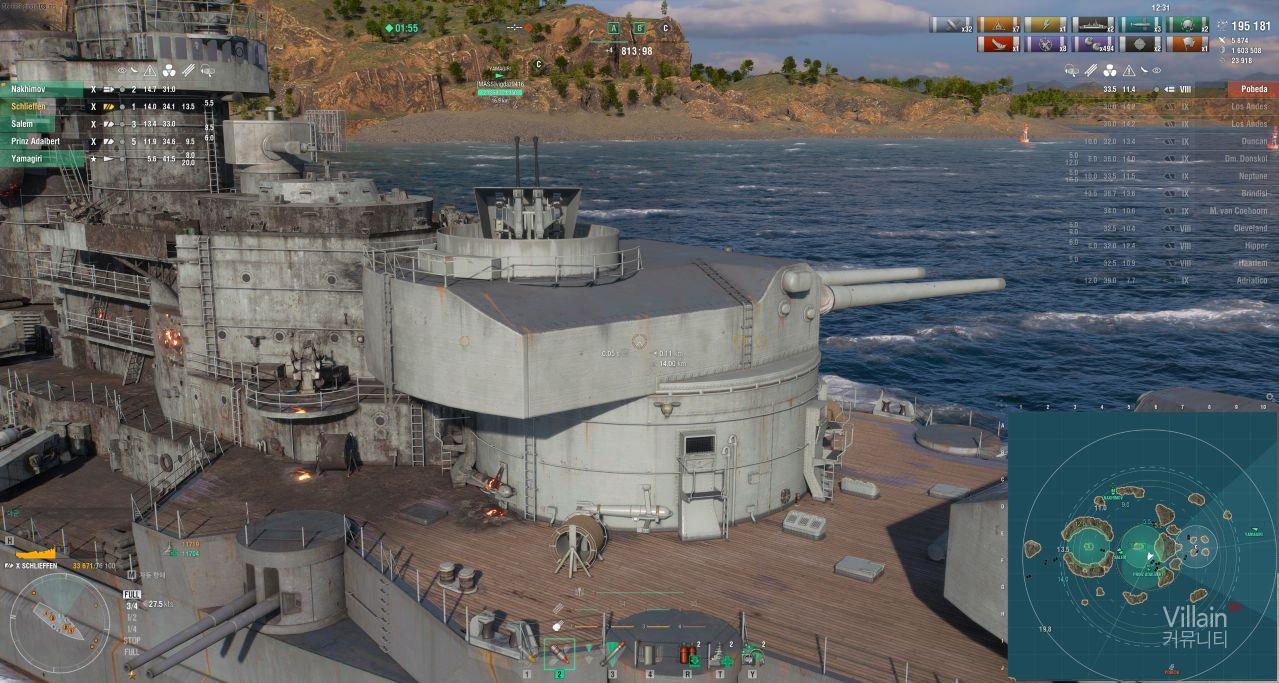This screenshot has height=683, width=1279.
Task: Select the shell ammo in slot 2
Action: pyautogui.click(x=559, y=654)
